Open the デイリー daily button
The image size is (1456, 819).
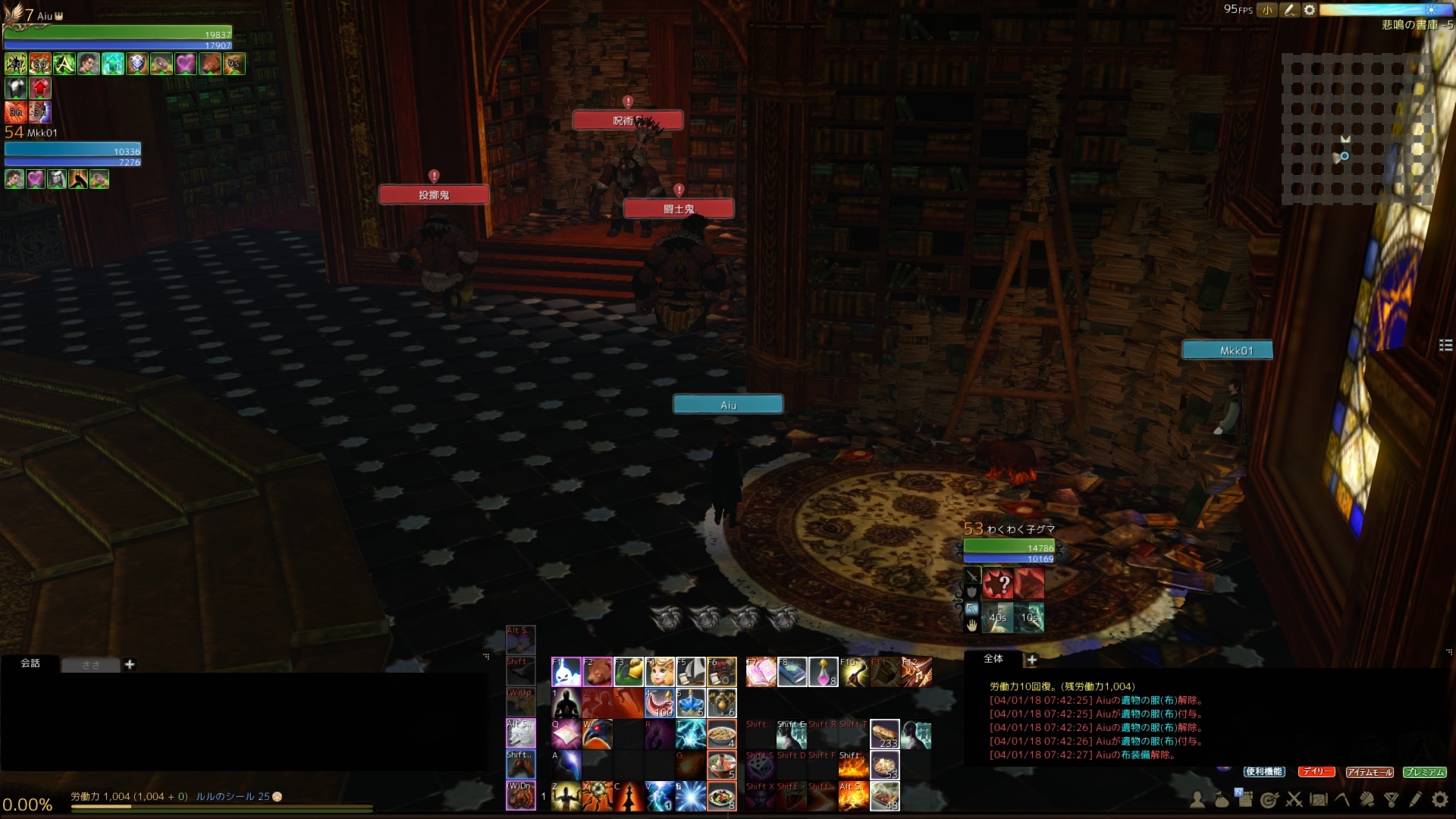click(1316, 772)
